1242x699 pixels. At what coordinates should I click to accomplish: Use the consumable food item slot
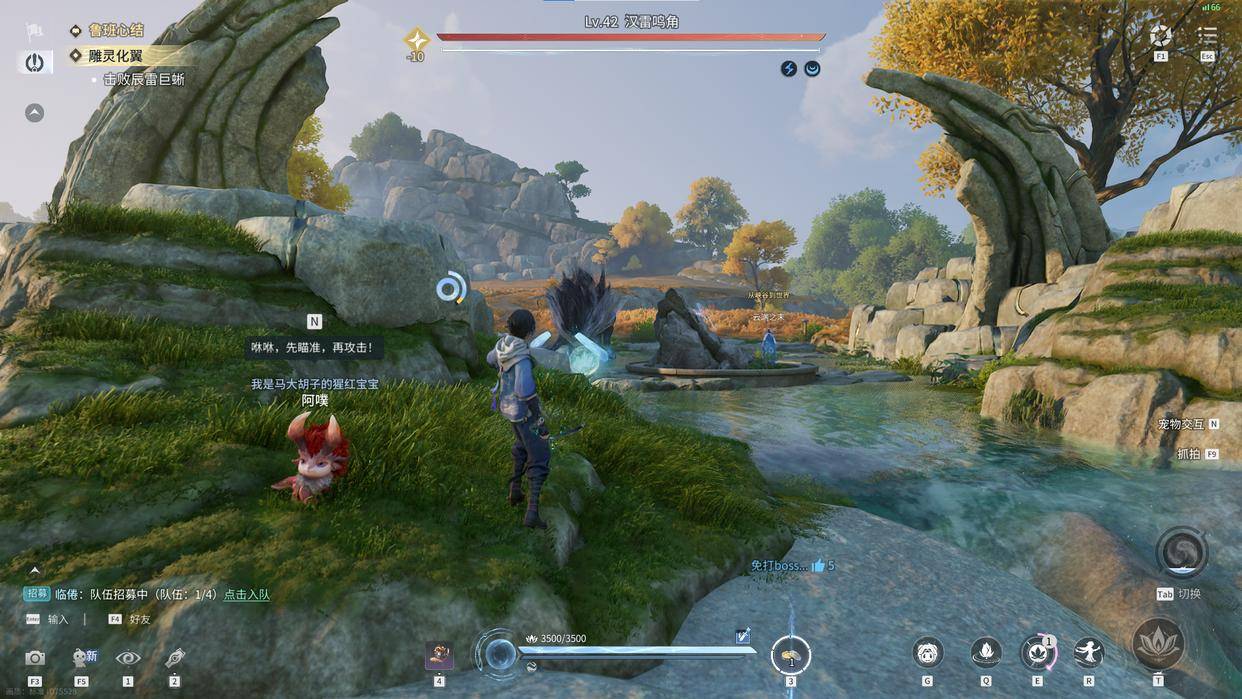click(x=791, y=656)
